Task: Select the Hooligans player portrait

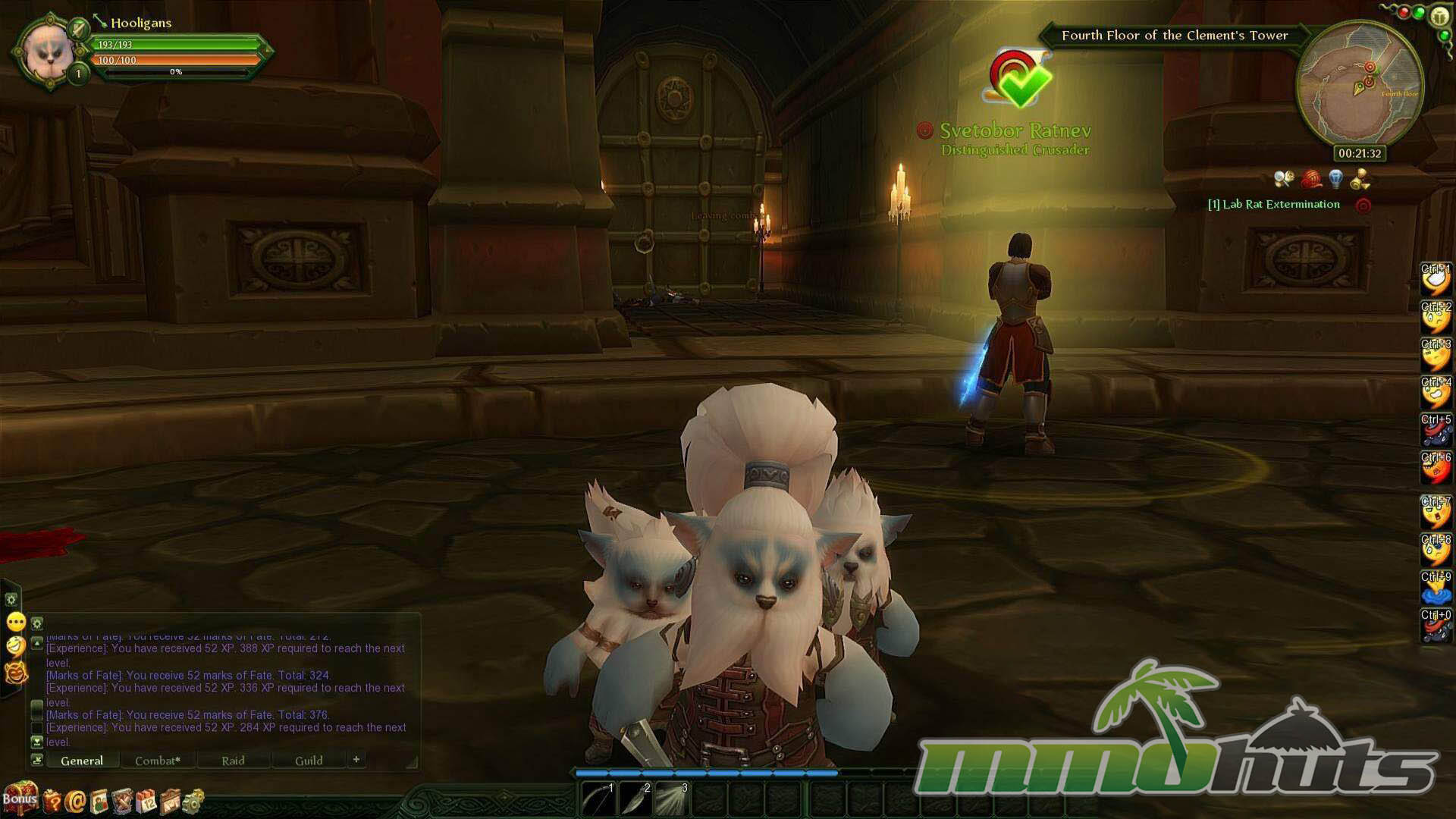Action: pos(49,52)
